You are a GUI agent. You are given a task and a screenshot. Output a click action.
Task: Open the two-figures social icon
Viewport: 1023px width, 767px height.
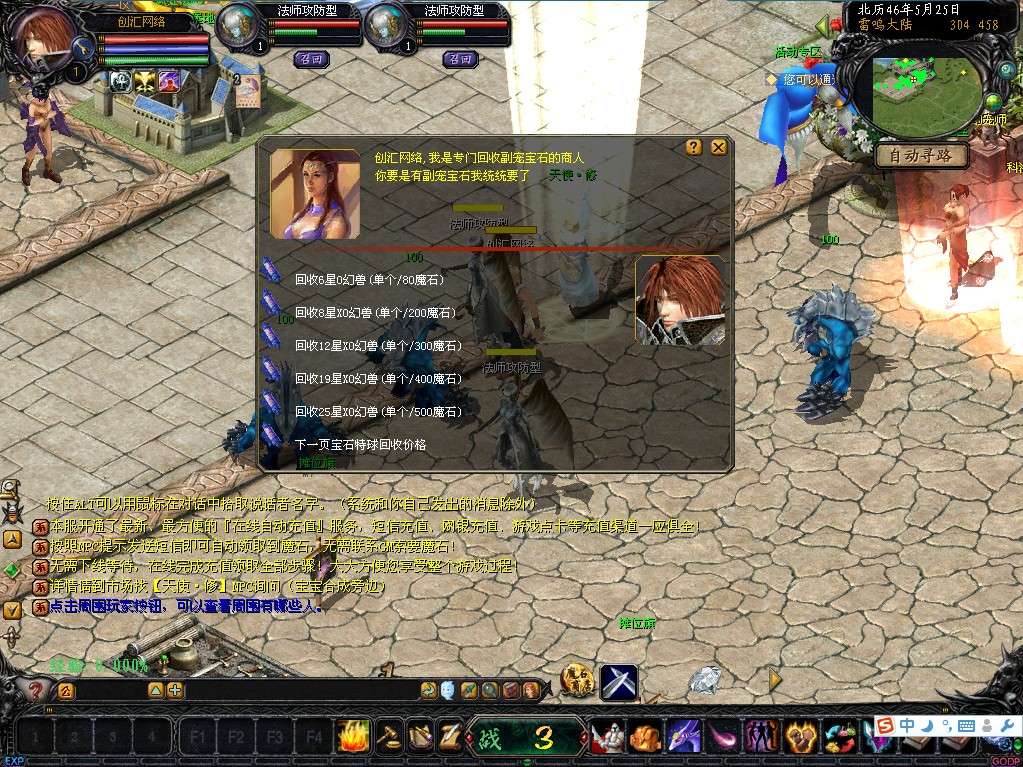762,738
